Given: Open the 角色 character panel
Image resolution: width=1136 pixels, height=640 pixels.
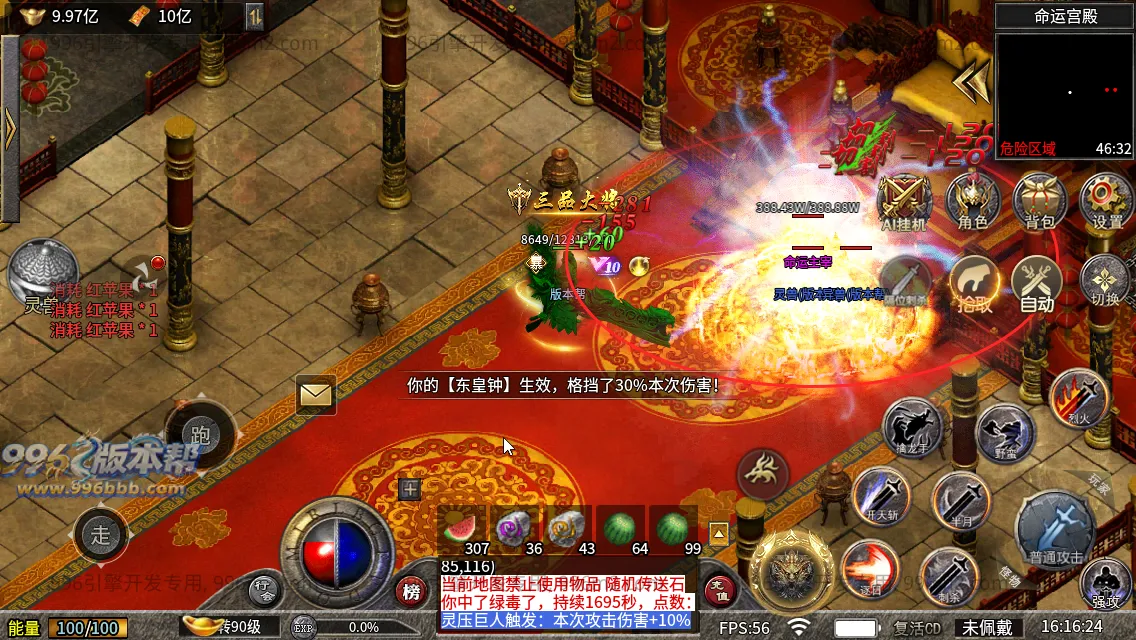Looking at the screenshot, I should pyautogui.click(x=973, y=201).
